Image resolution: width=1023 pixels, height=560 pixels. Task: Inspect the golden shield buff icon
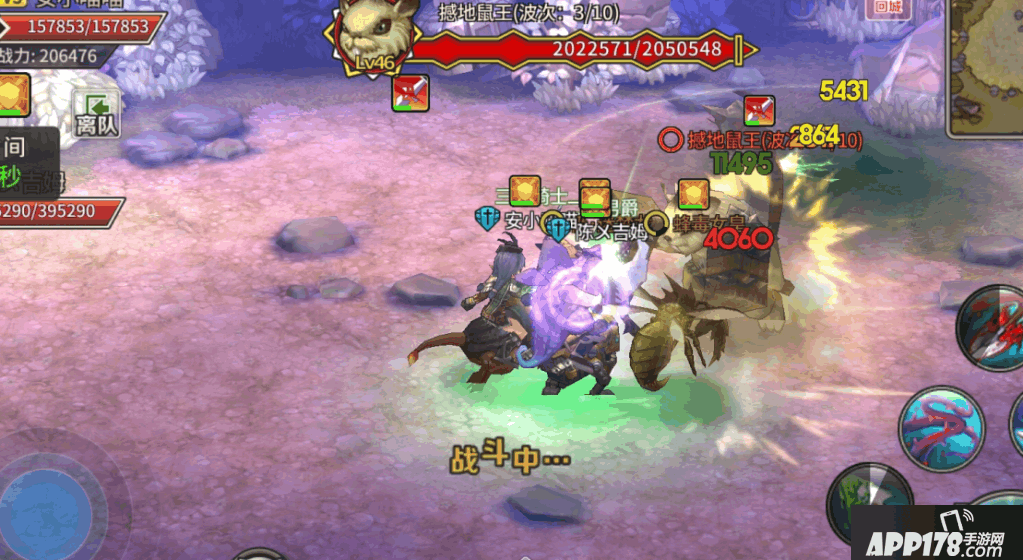coord(14,96)
